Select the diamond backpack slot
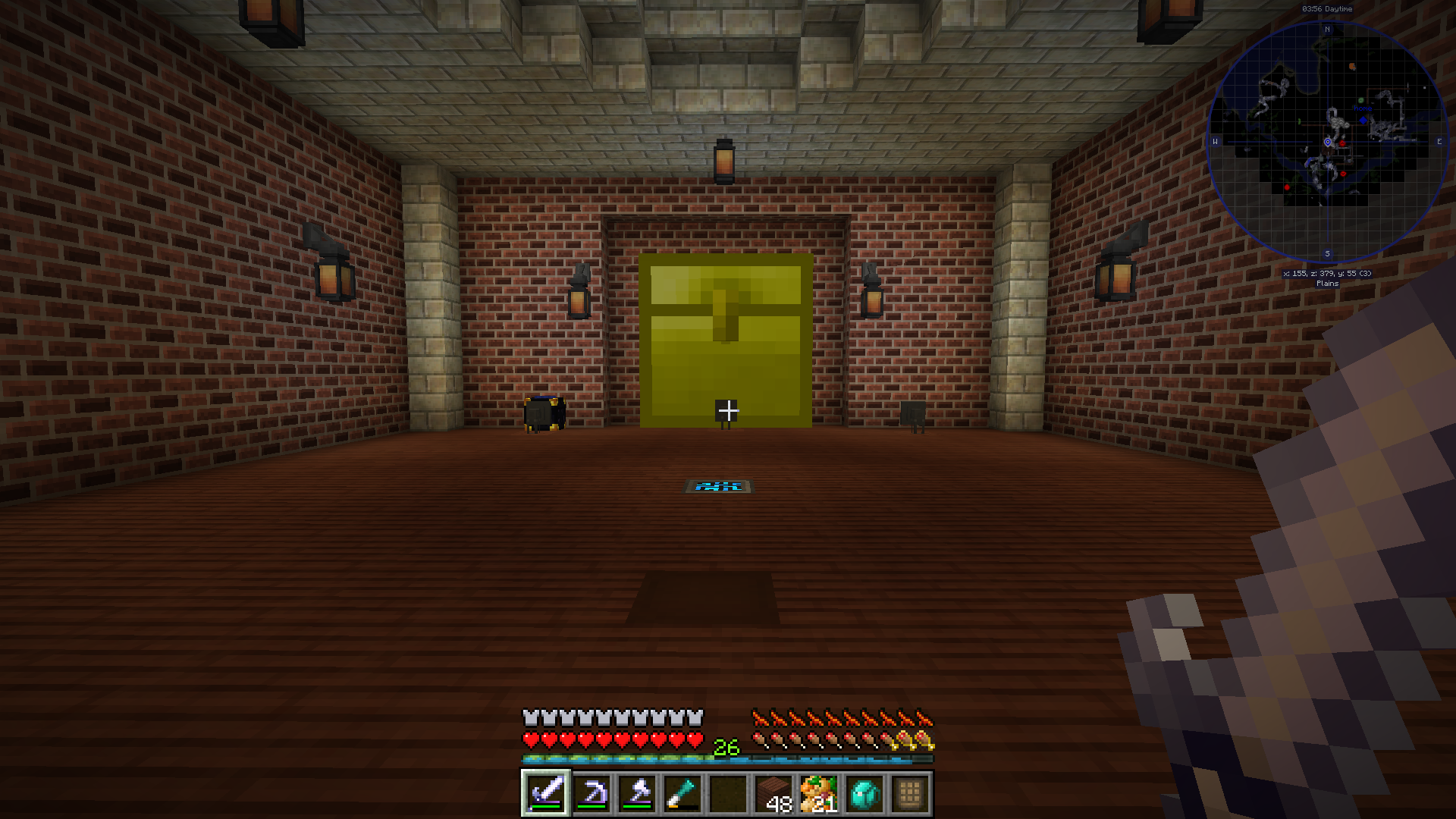 click(x=864, y=793)
